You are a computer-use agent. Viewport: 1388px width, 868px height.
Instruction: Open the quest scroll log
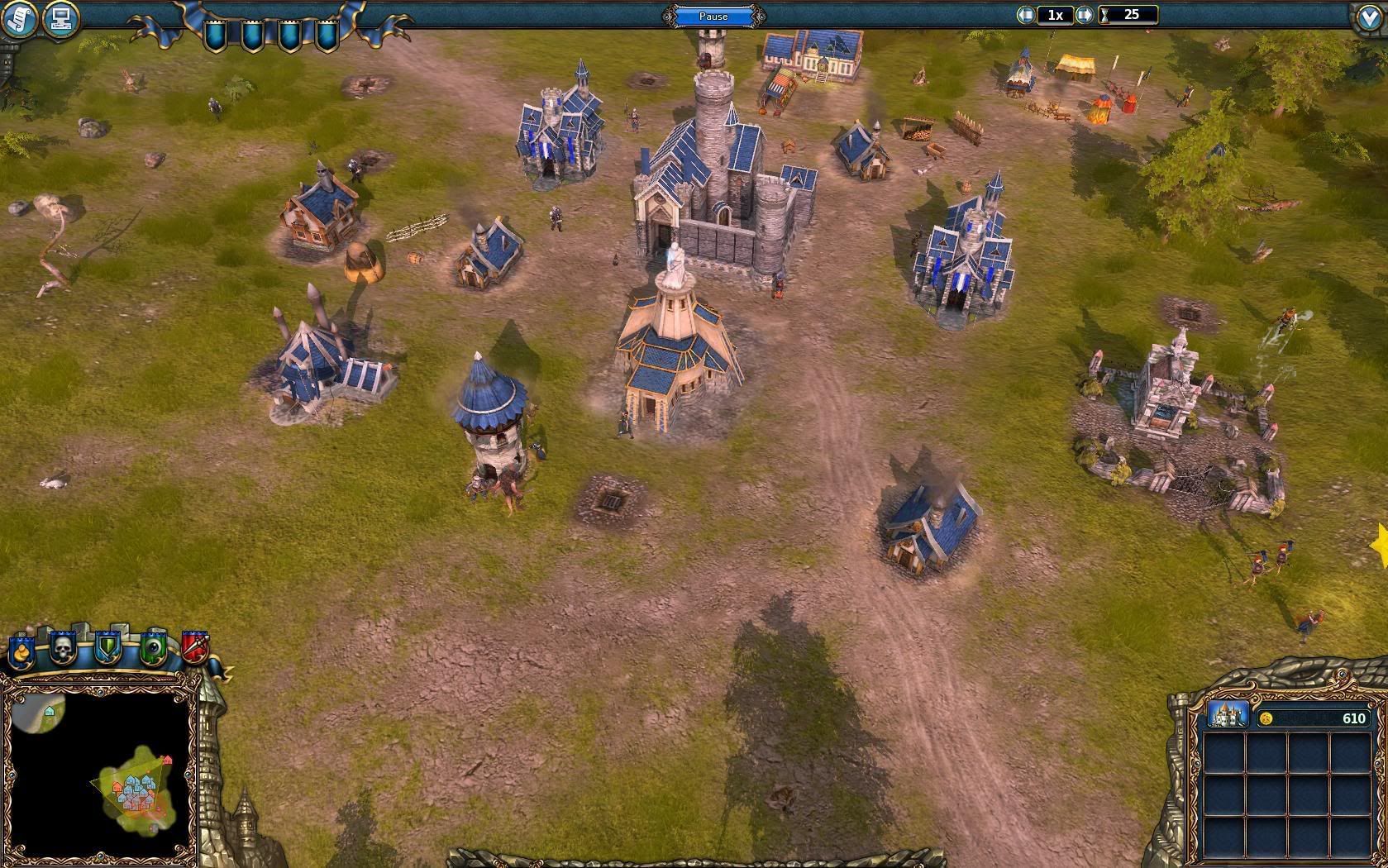click(x=18, y=19)
